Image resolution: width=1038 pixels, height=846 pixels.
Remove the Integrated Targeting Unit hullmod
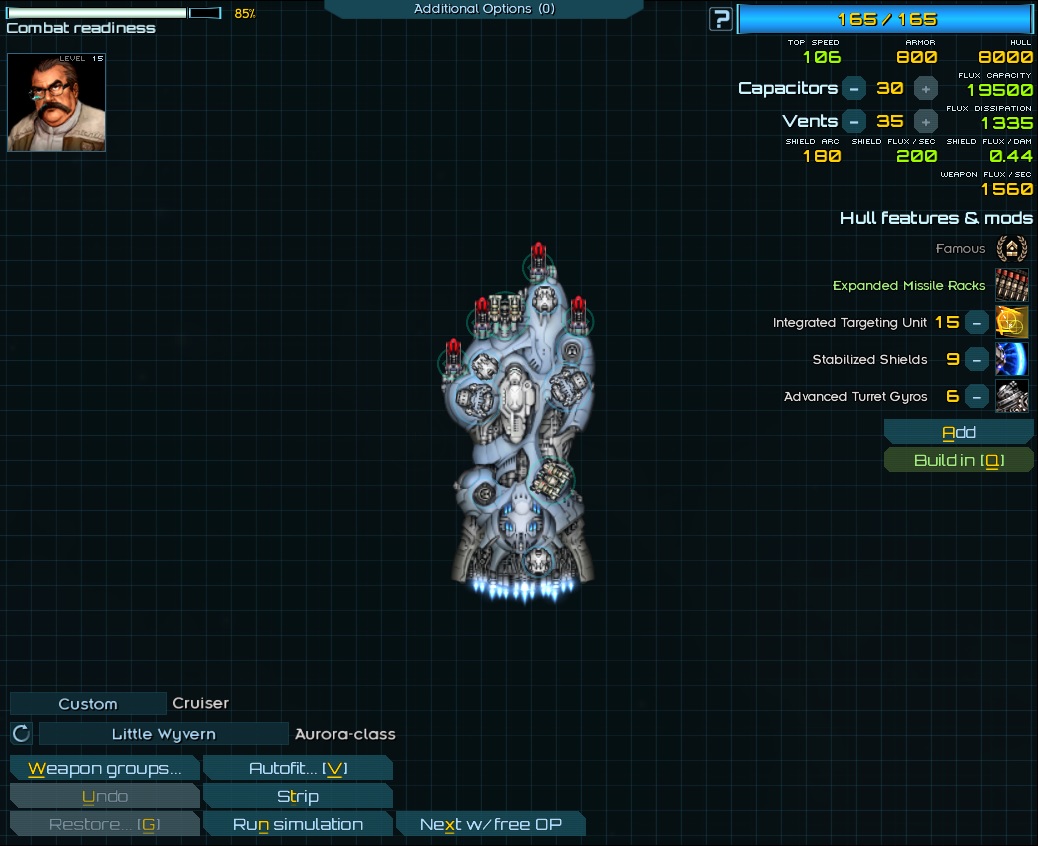coord(977,322)
